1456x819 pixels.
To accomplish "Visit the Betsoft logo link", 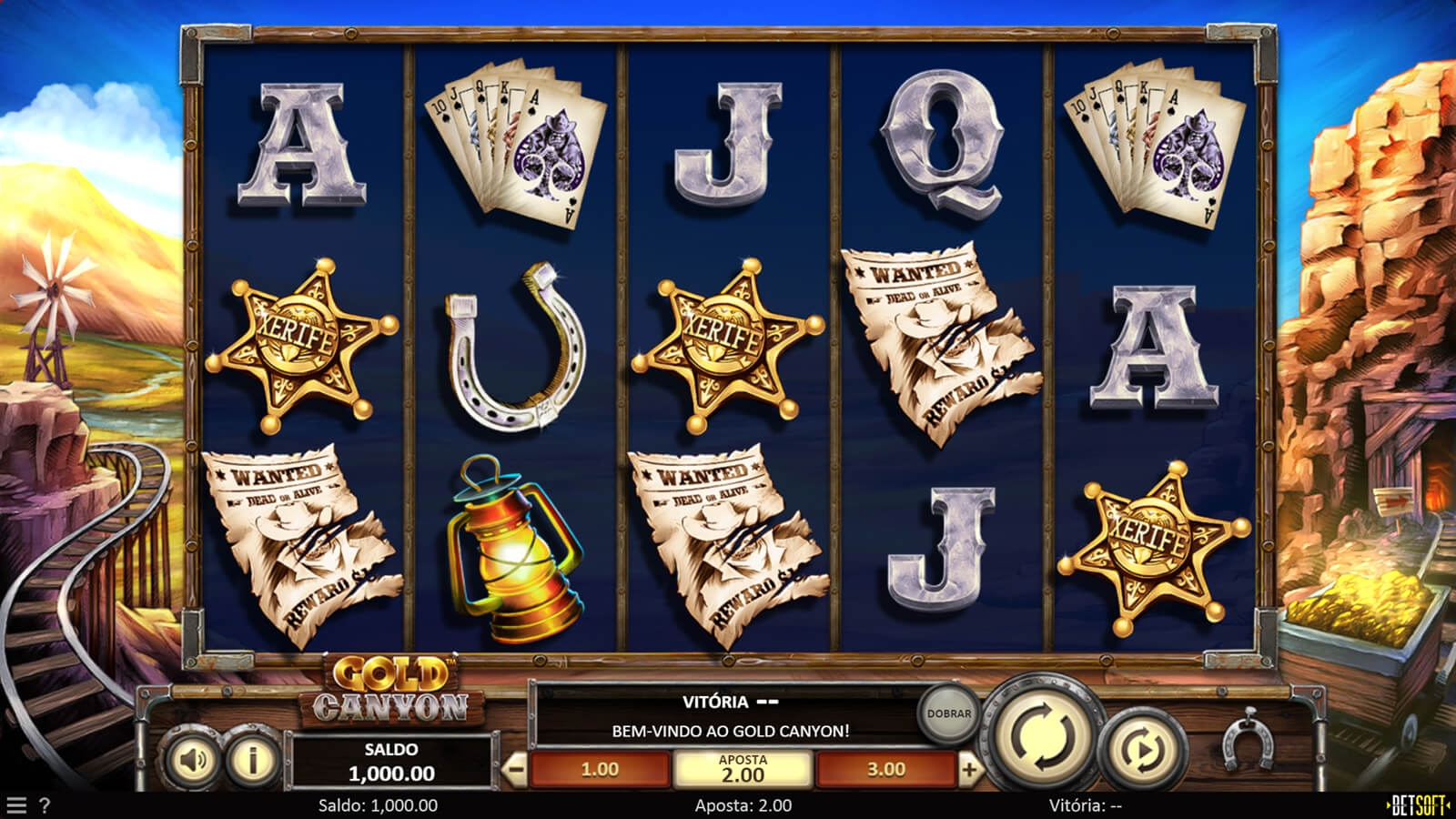I will click(x=1416, y=805).
